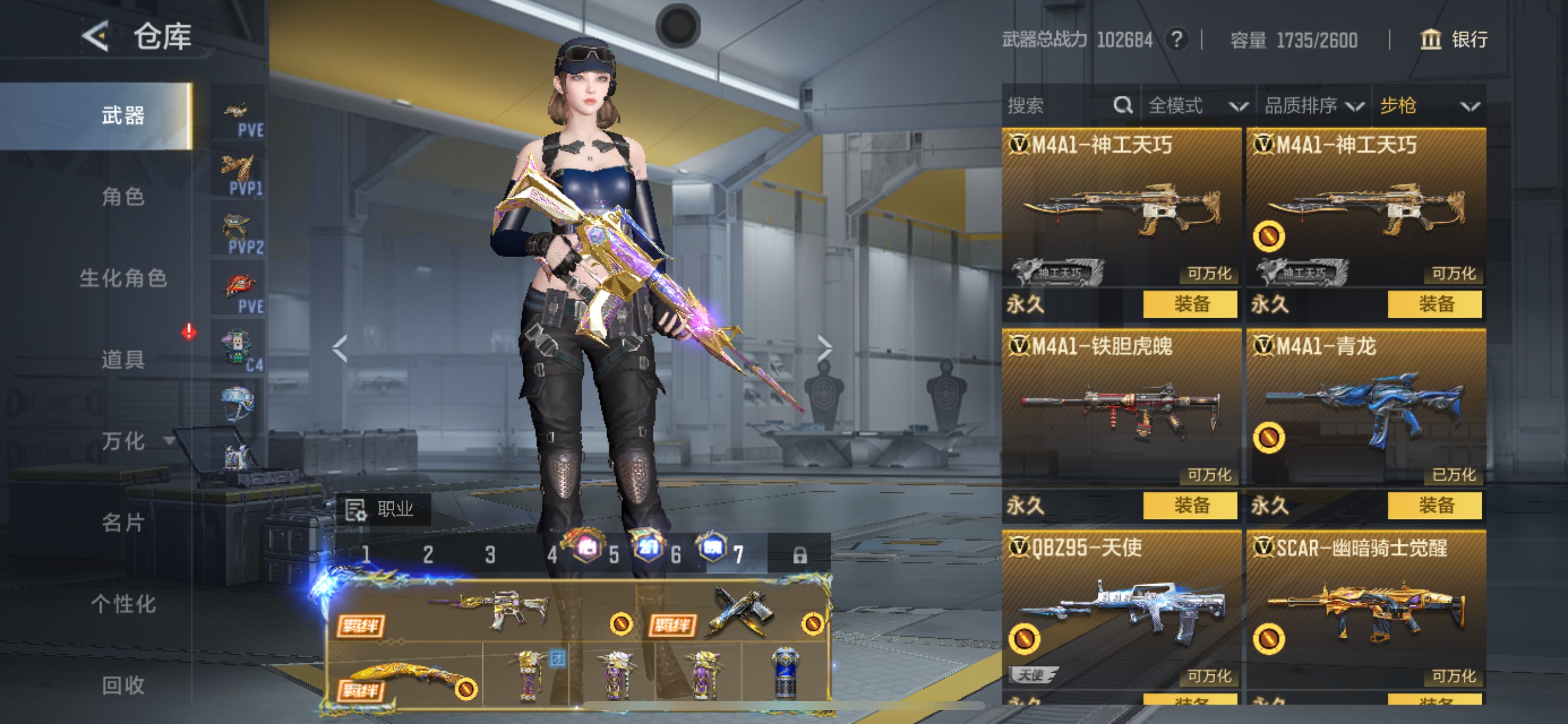Switch to loadout bag 3
Viewport: 1568px width, 724px height.
tap(490, 554)
